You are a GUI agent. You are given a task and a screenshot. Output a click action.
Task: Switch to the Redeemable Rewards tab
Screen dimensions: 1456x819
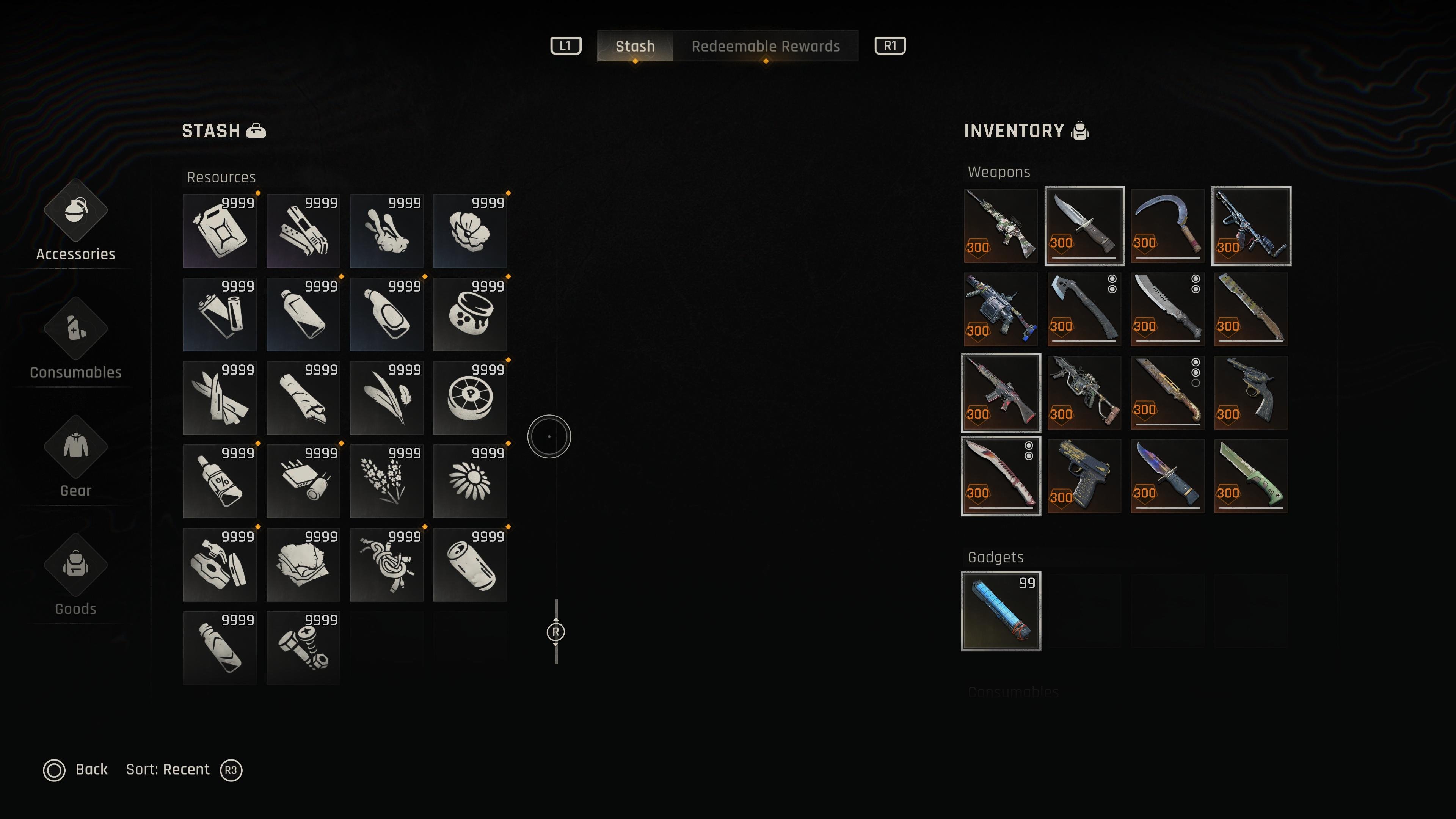[x=765, y=46]
